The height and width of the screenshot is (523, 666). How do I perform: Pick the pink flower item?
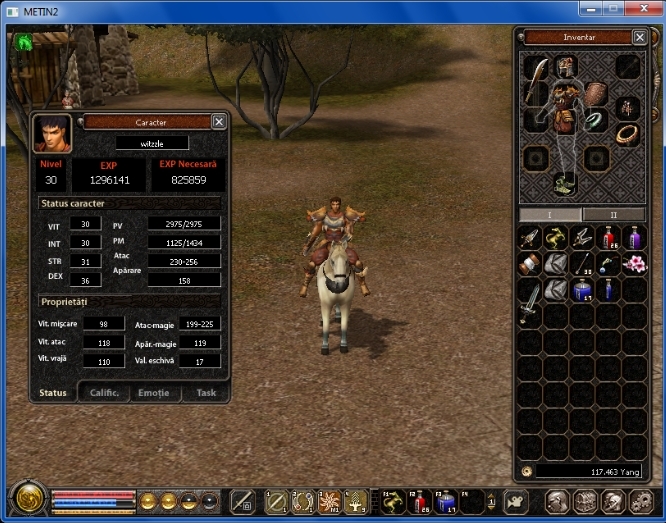pos(632,263)
